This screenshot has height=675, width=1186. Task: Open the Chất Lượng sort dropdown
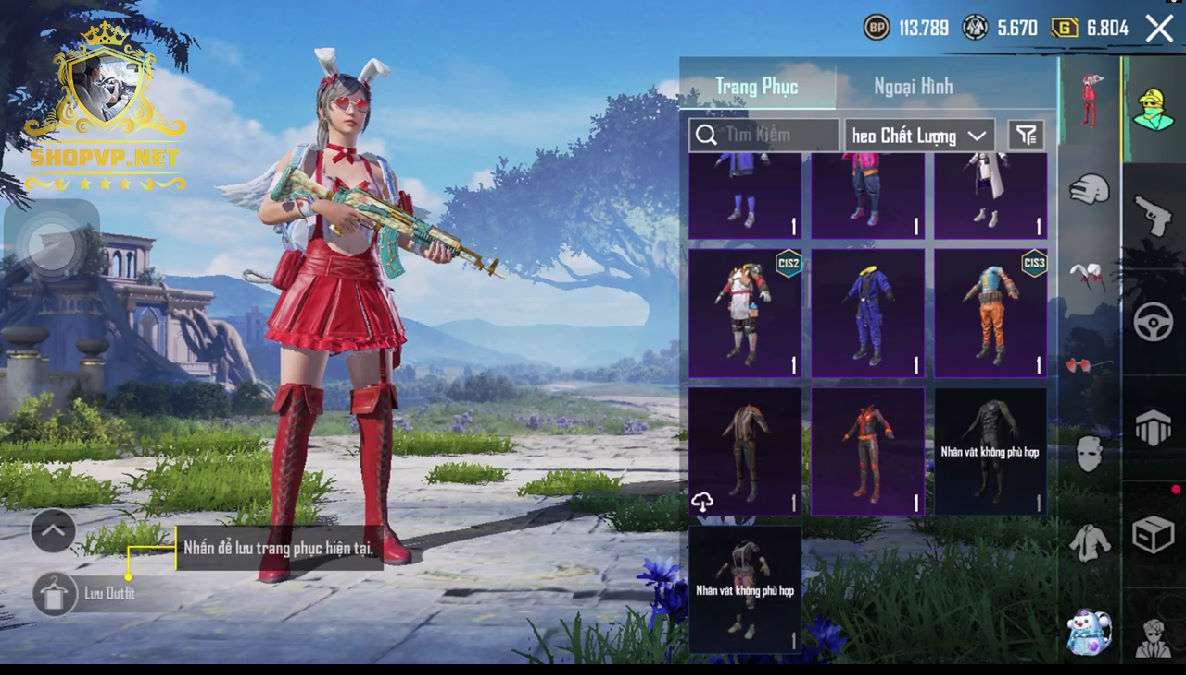(x=919, y=135)
